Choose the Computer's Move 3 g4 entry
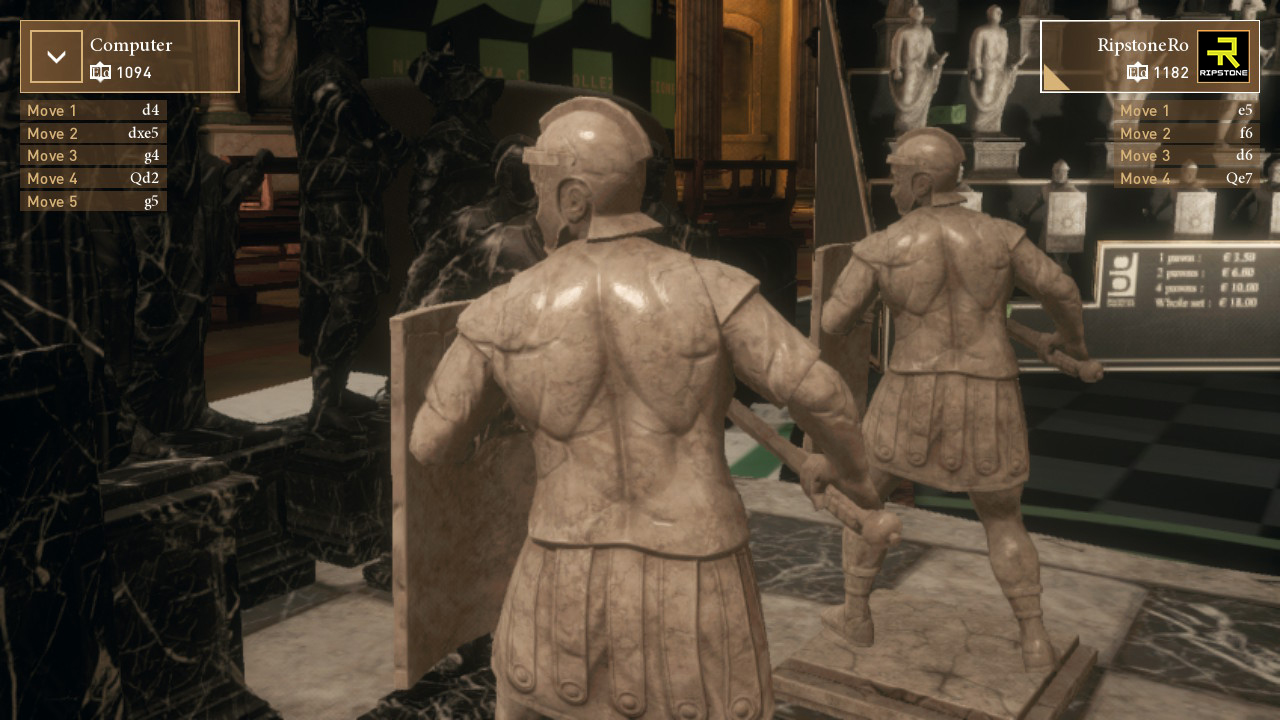 coord(93,156)
